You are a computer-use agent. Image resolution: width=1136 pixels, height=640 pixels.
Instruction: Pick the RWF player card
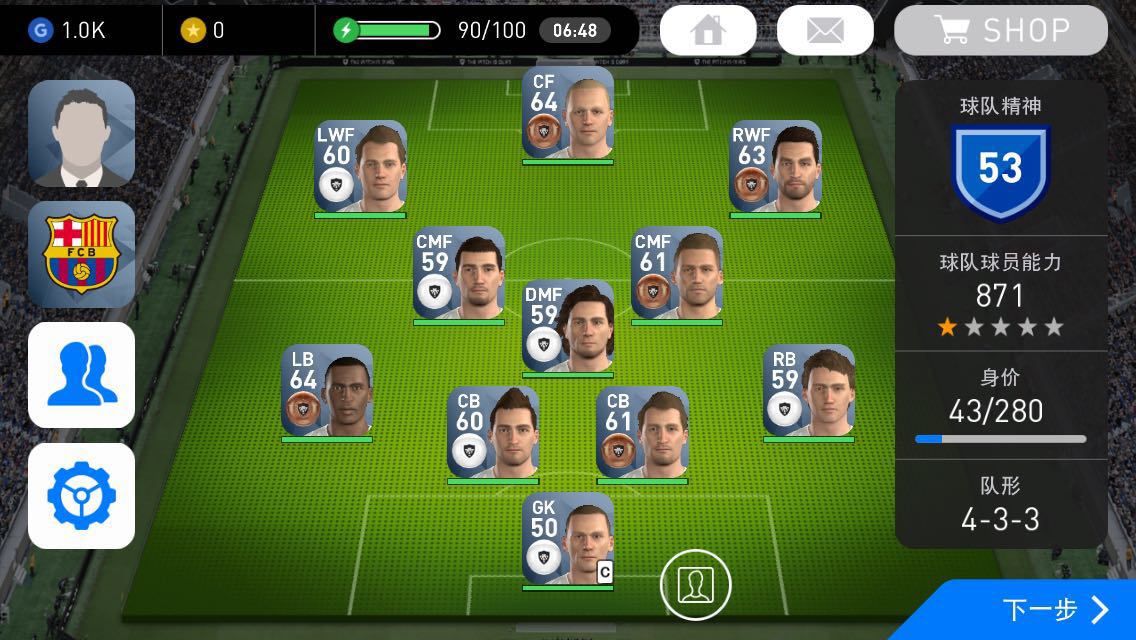(x=775, y=166)
